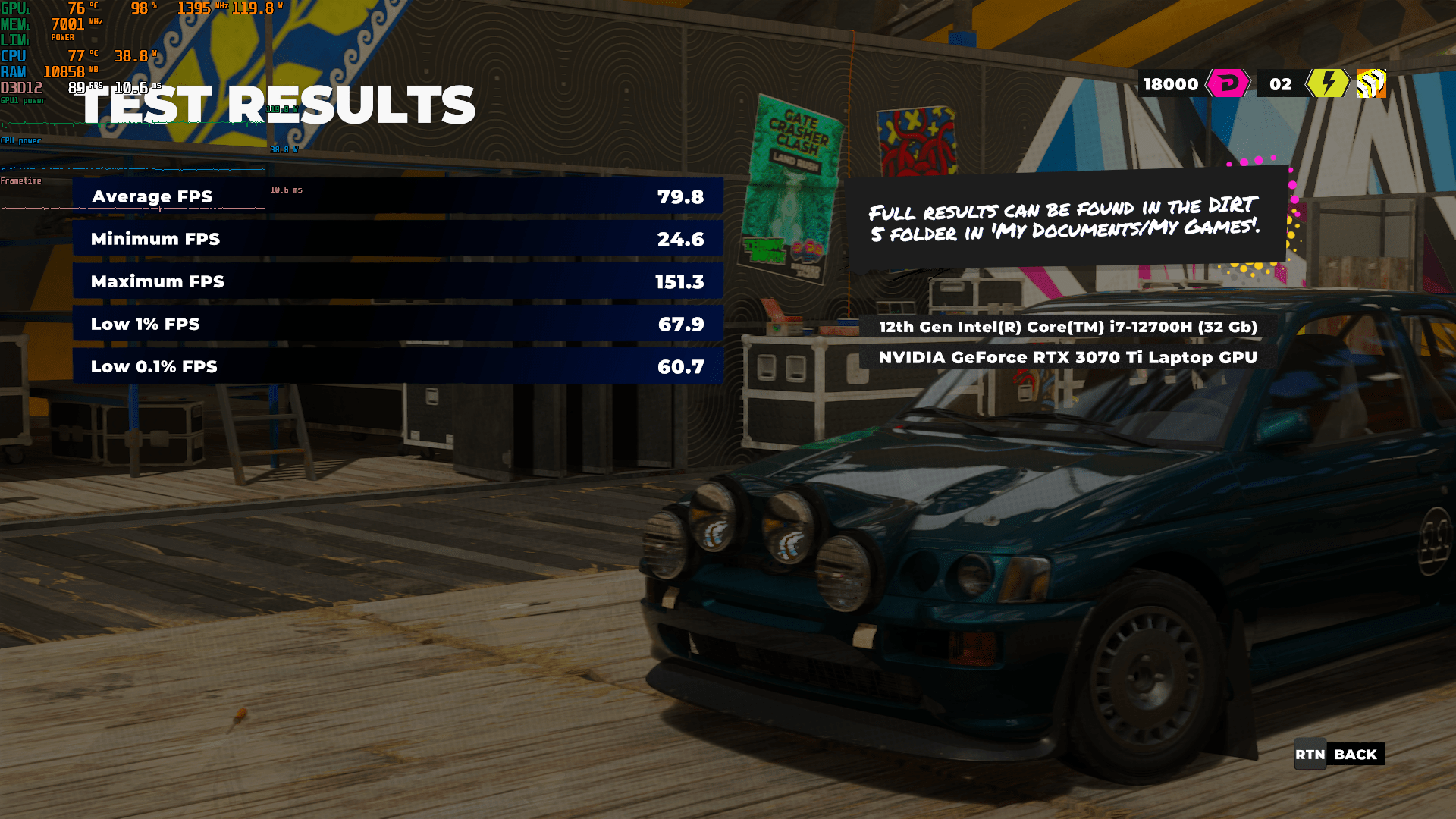Open the striped yellow player emblem
Image resolution: width=1456 pixels, height=819 pixels.
(1371, 83)
